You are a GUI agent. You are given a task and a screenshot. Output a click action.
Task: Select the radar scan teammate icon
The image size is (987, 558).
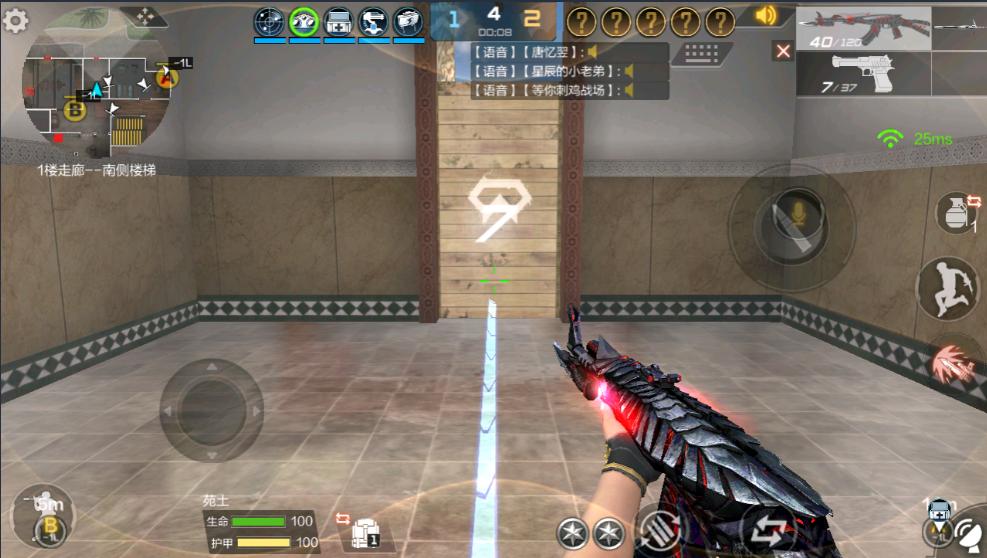(x=269, y=21)
